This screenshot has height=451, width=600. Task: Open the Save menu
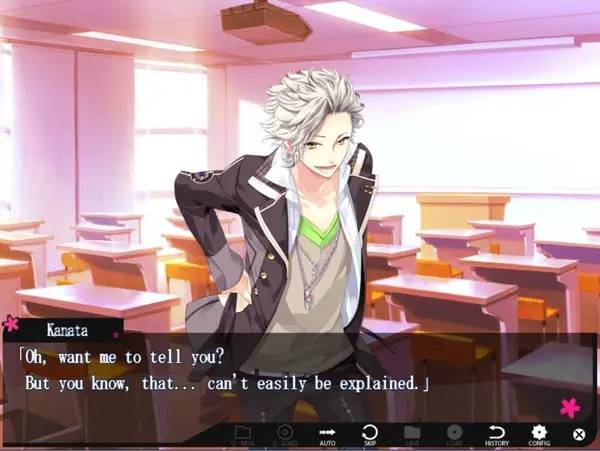412,434
